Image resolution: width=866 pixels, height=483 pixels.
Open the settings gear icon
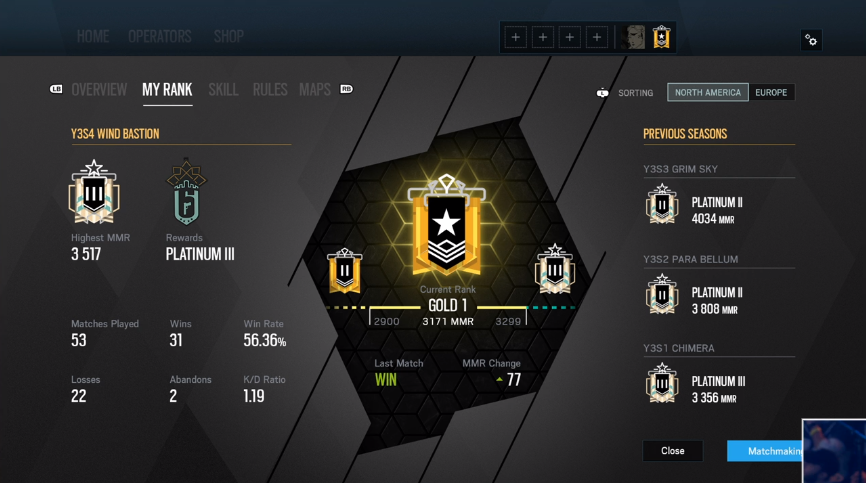(x=811, y=40)
